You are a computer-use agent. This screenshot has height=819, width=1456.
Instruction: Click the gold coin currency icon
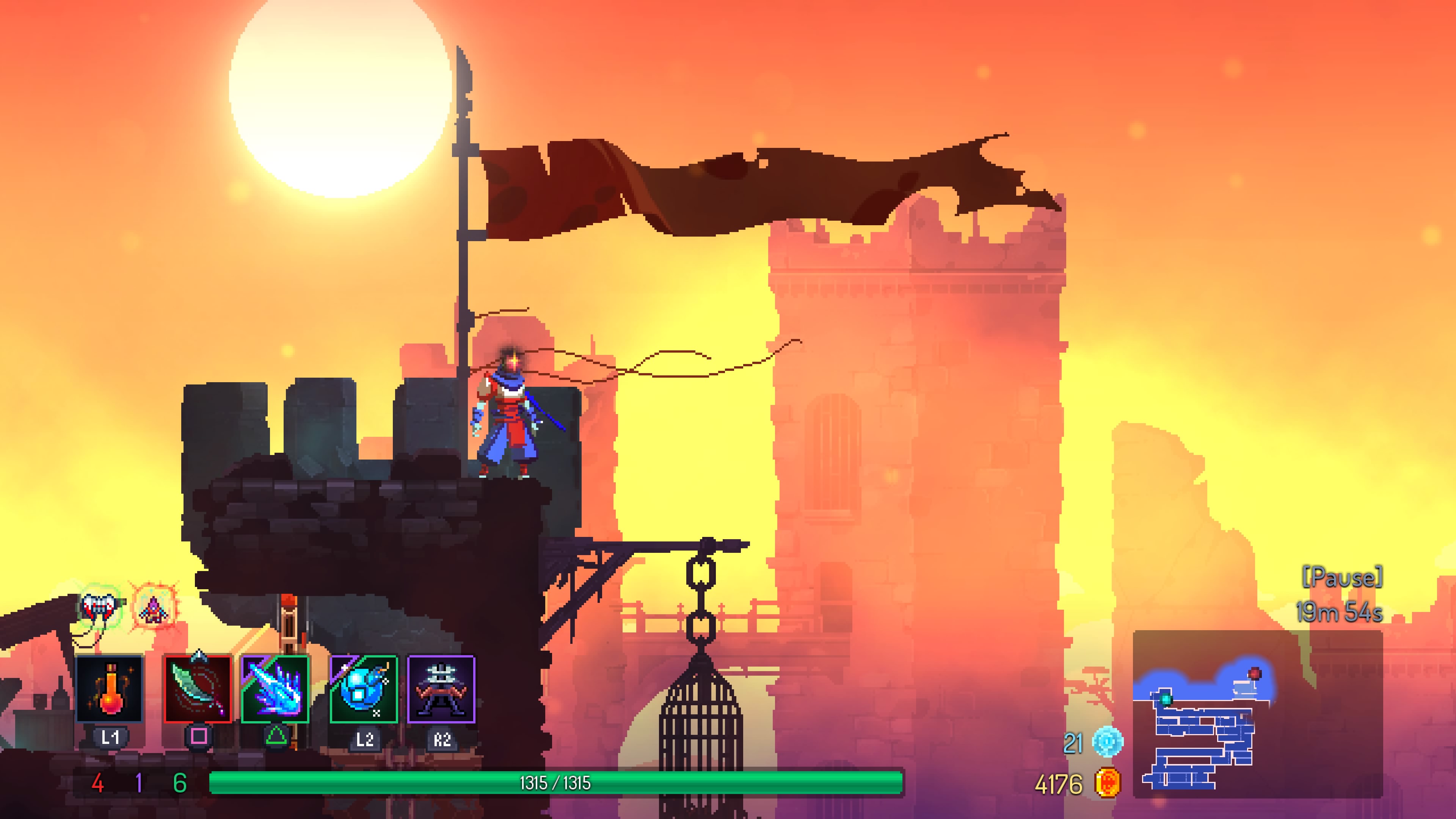[x=1107, y=783]
